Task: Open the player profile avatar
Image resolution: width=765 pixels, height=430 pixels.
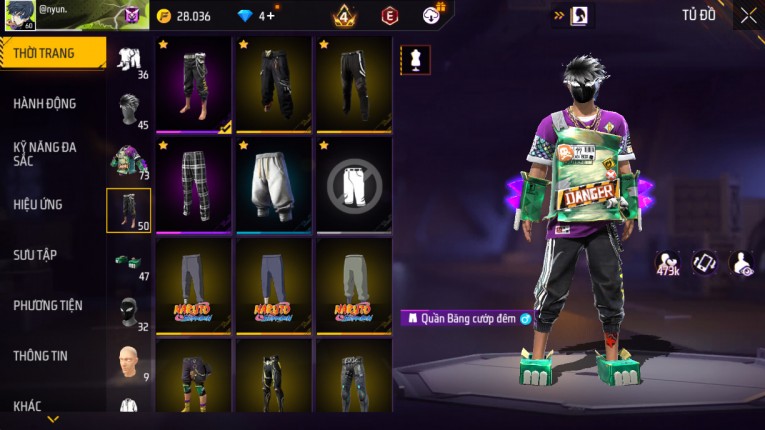Action: [x=21, y=15]
